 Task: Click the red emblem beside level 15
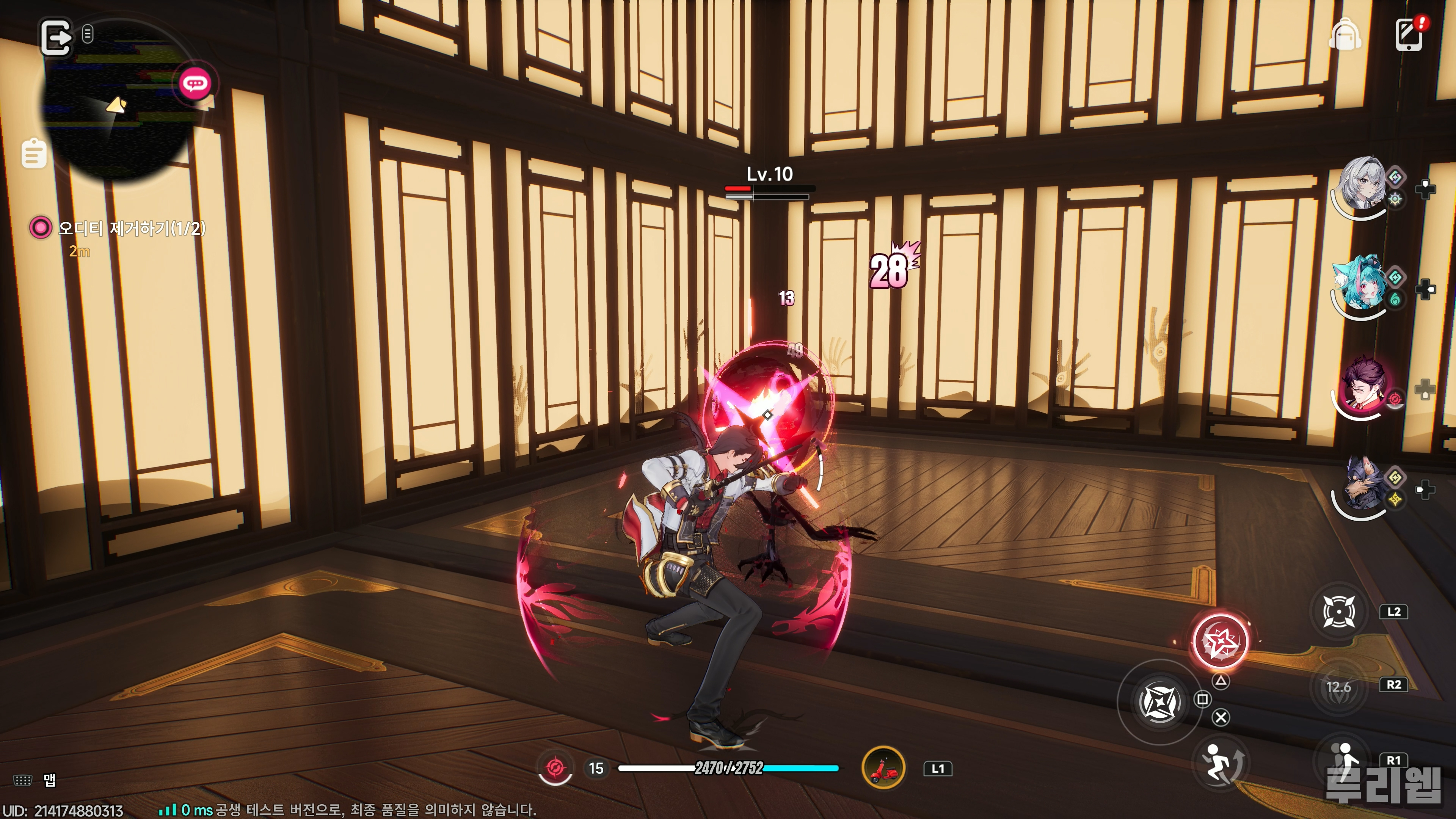click(x=554, y=768)
